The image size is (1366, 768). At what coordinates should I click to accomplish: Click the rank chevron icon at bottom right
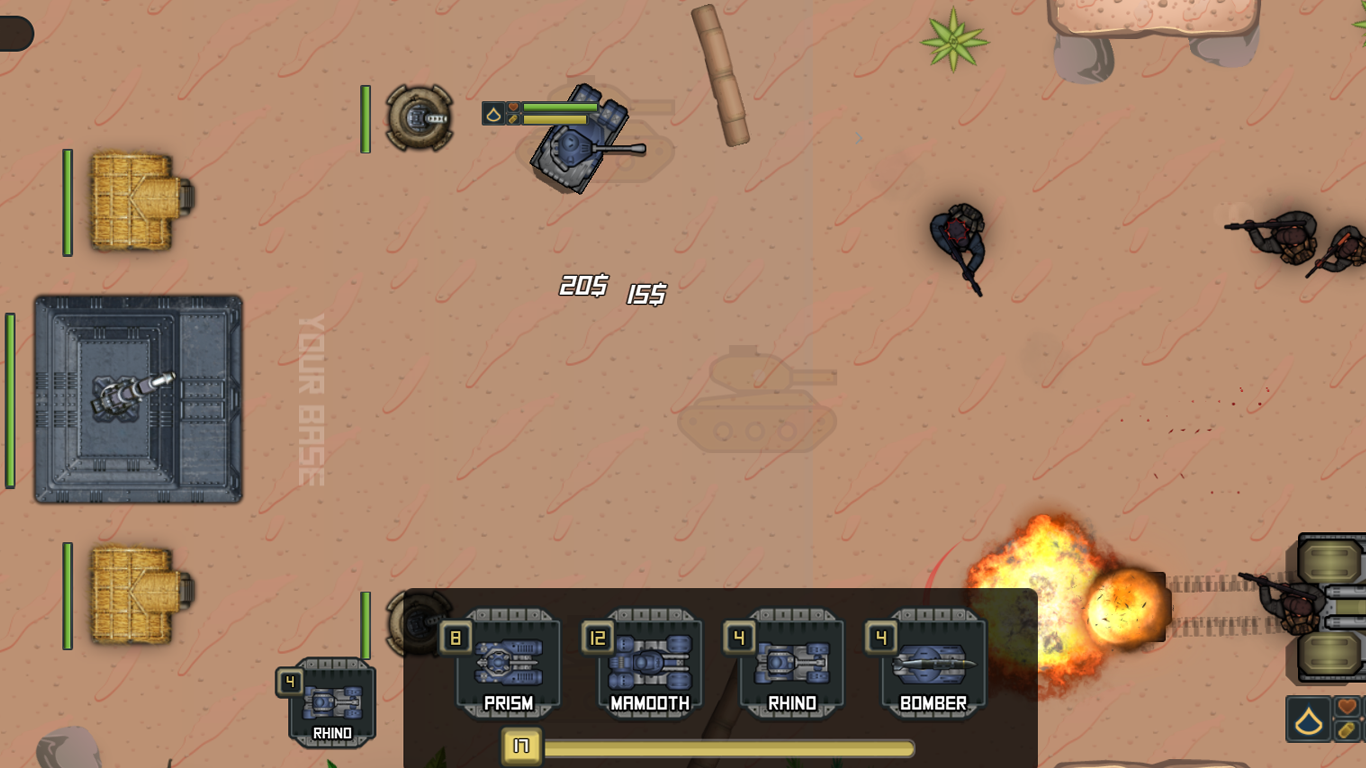click(x=1309, y=718)
